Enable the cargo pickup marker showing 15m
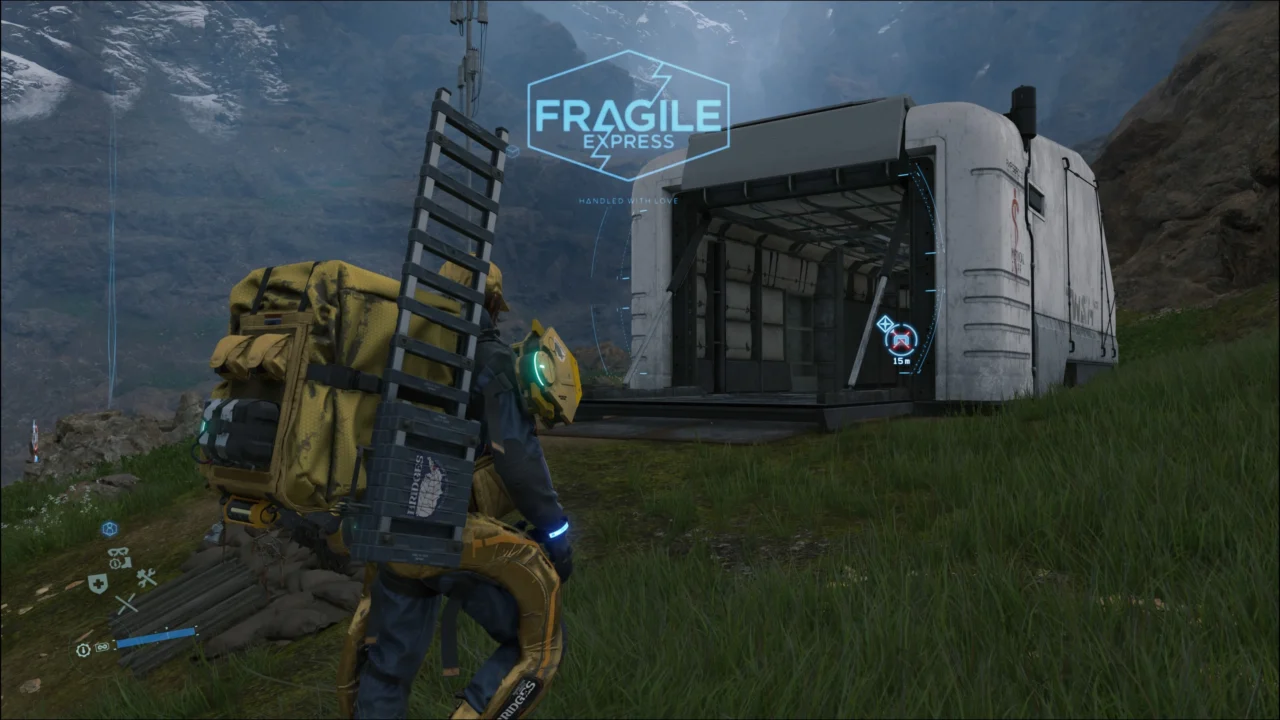The image size is (1280, 720). [x=901, y=345]
